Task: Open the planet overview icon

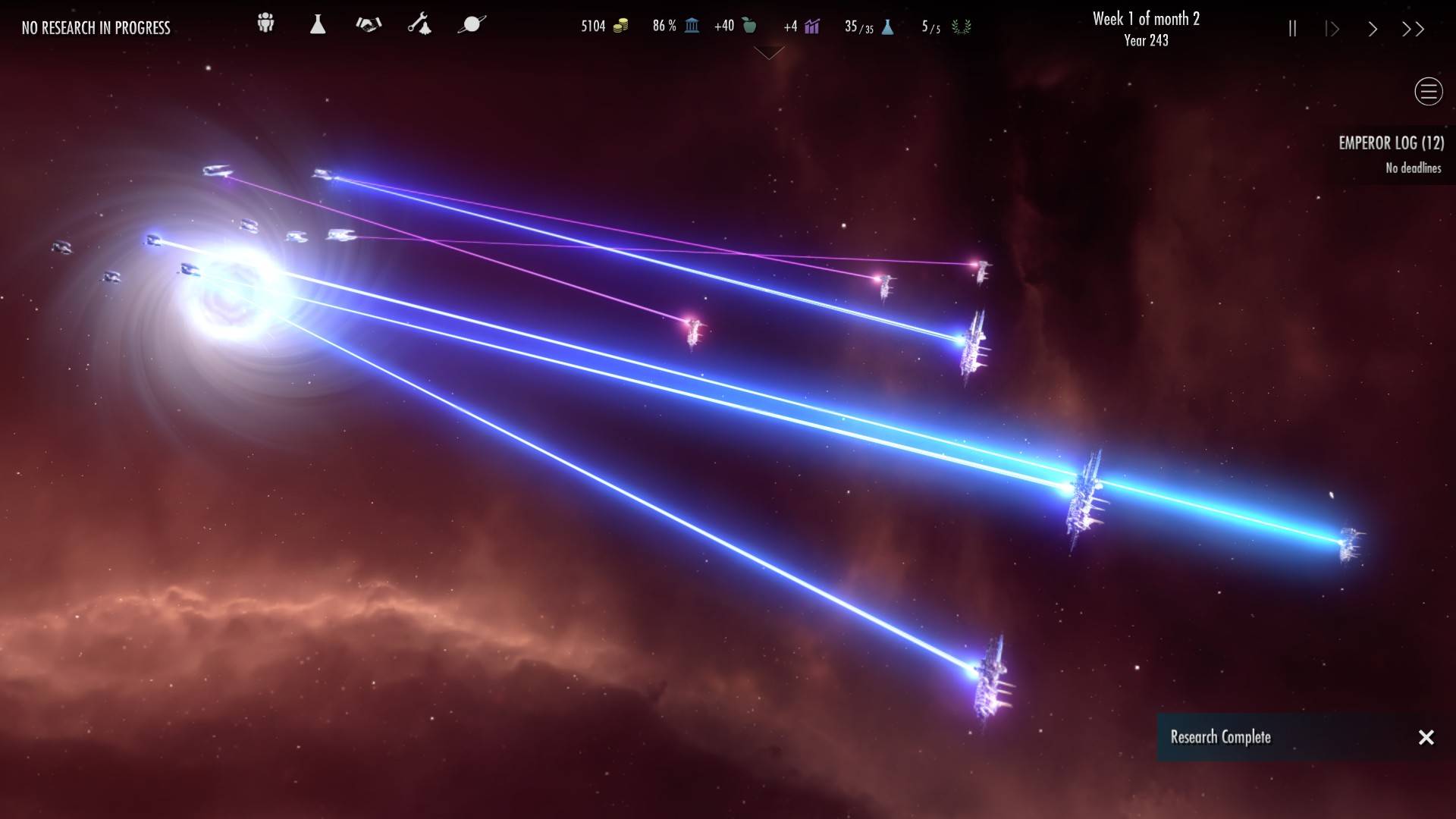Action: pos(471,24)
